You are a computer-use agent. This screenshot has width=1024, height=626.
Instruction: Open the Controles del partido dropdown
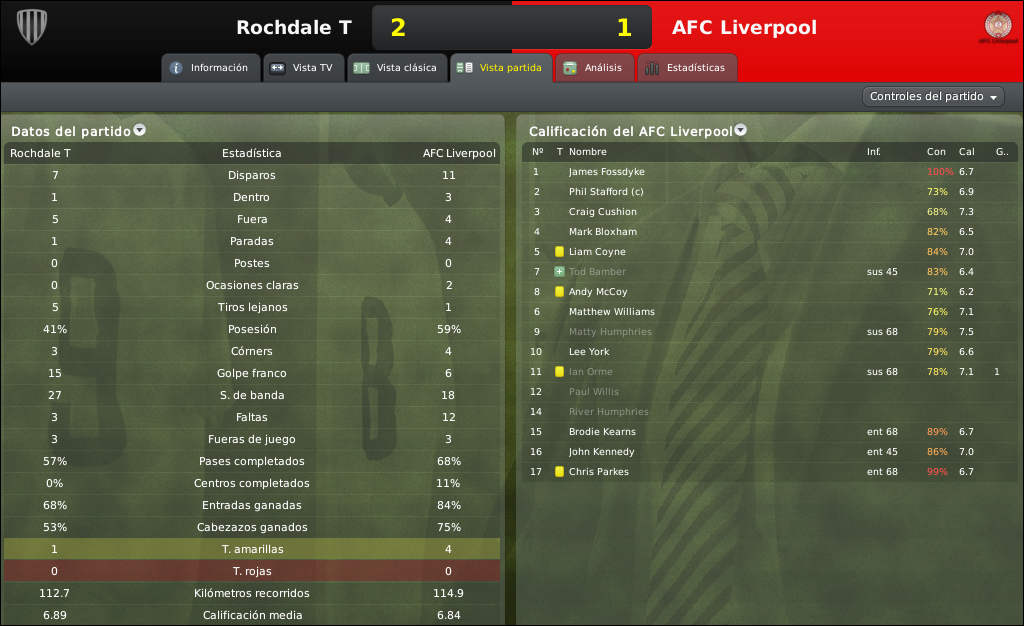[933, 97]
